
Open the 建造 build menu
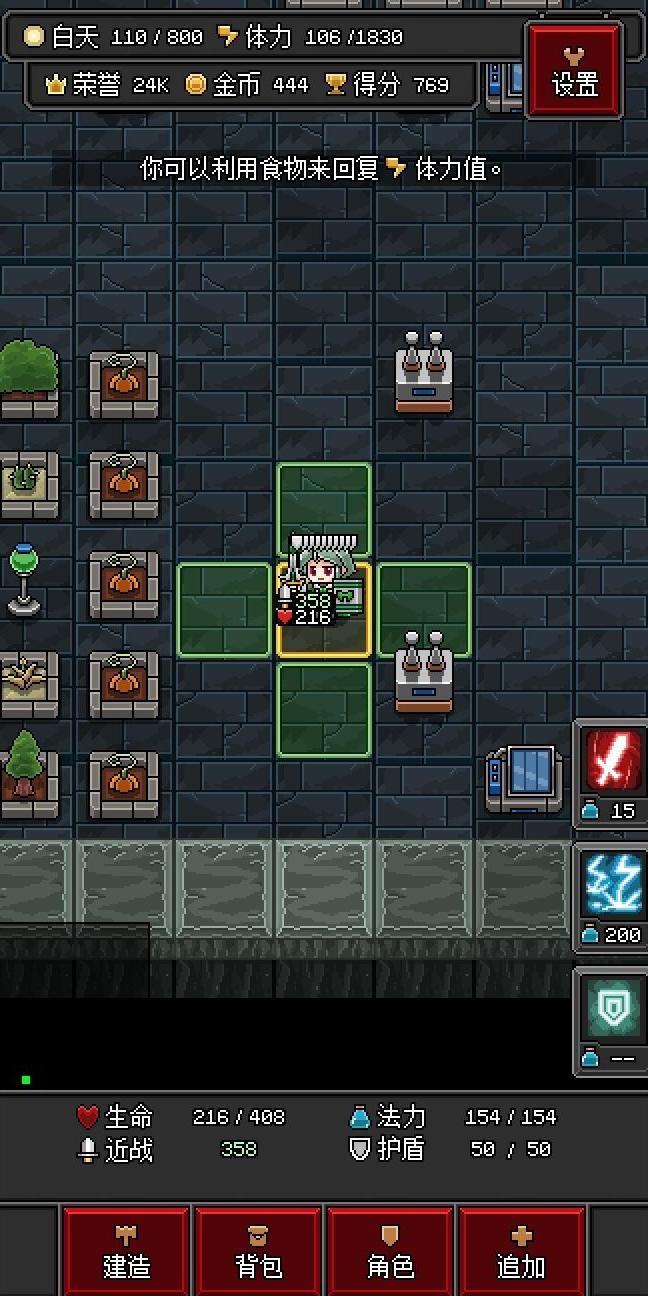point(127,1252)
